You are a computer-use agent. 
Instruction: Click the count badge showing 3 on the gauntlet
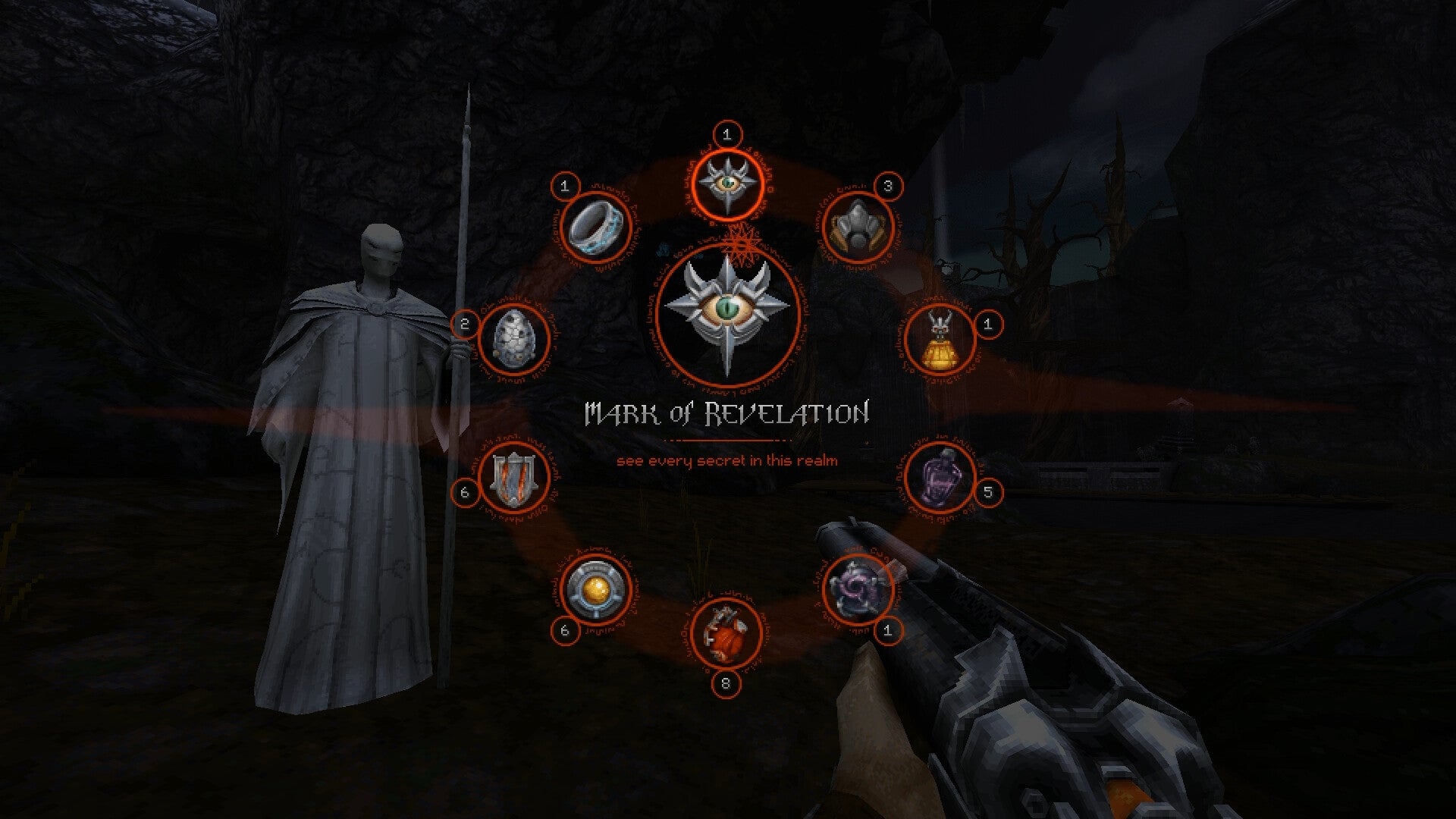tap(890, 184)
